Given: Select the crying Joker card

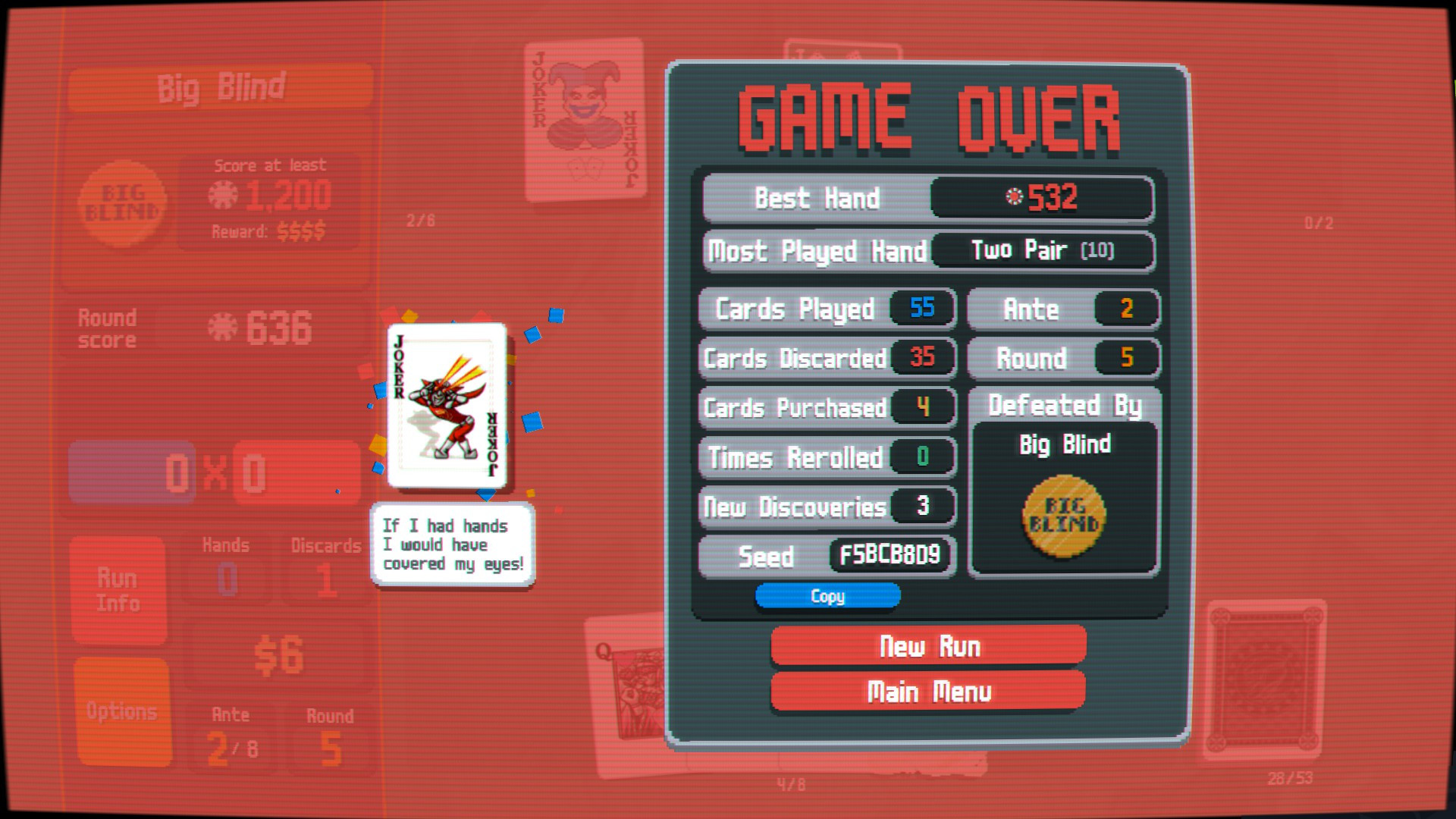Looking at the screenshot, I should coord(446,406).
